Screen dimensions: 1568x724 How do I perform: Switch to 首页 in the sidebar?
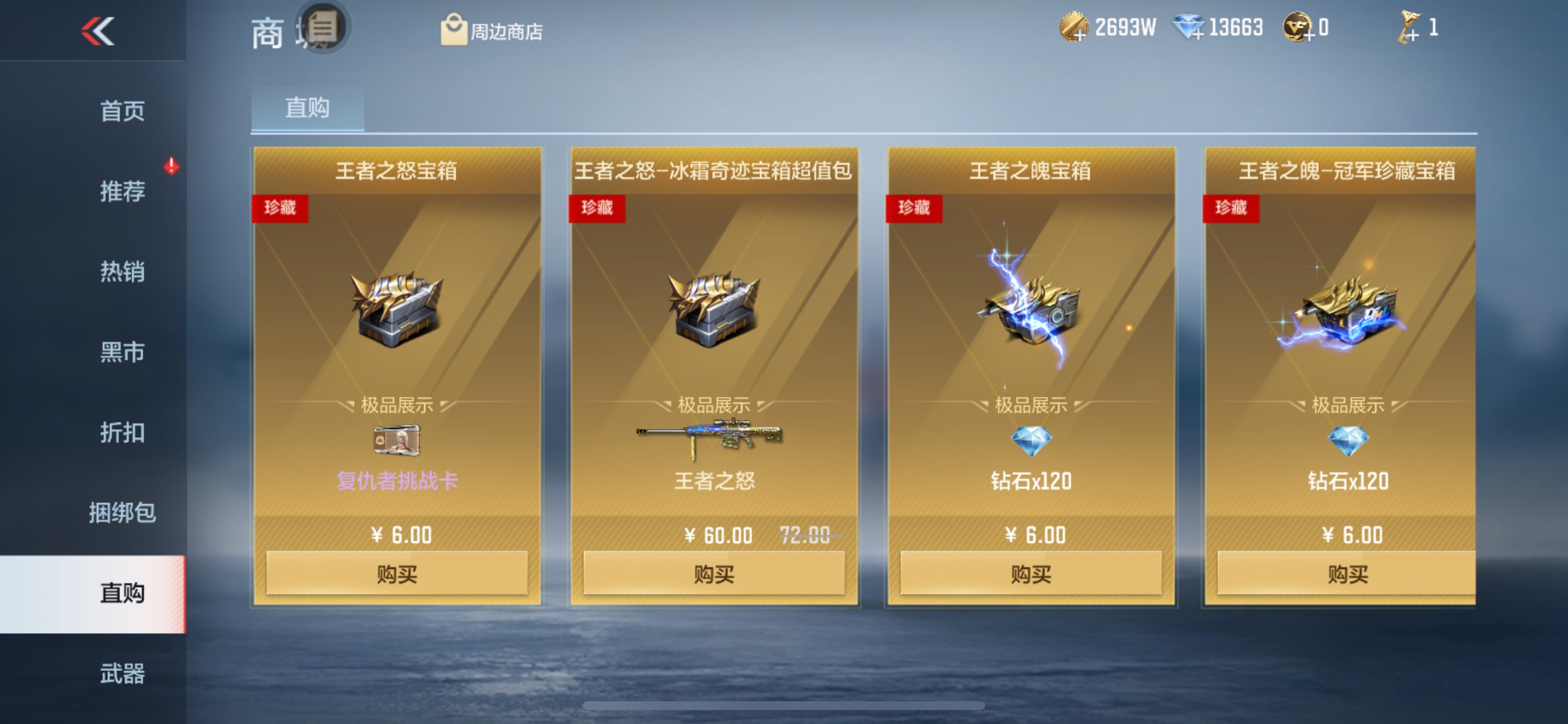[x=121, y=111]
